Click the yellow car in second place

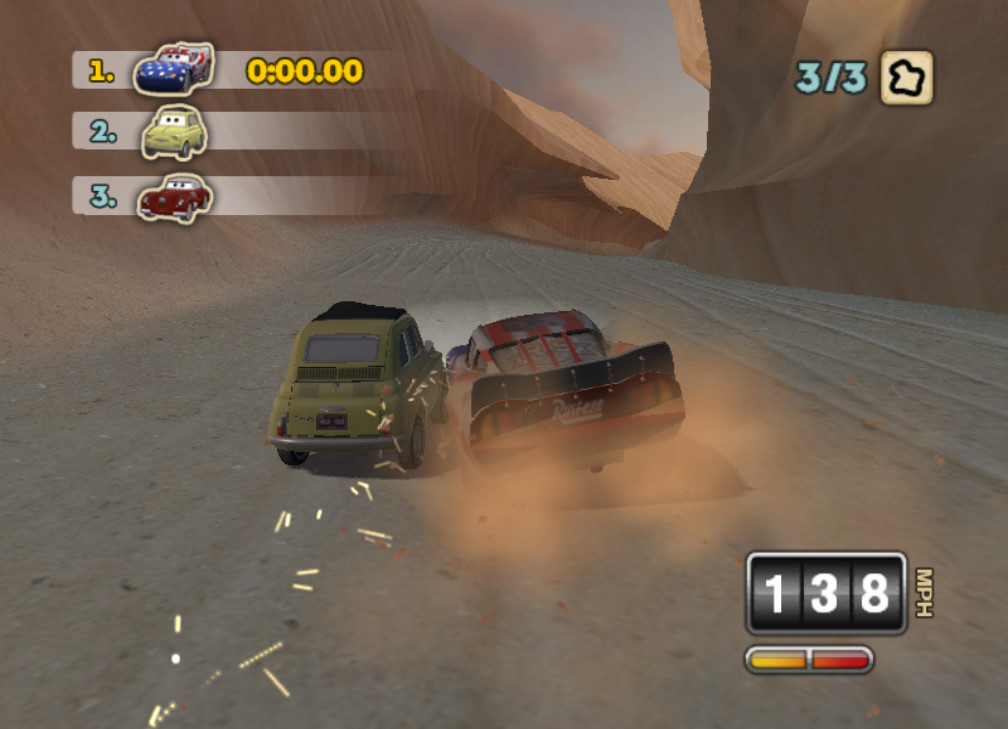(x=174, y=131)
